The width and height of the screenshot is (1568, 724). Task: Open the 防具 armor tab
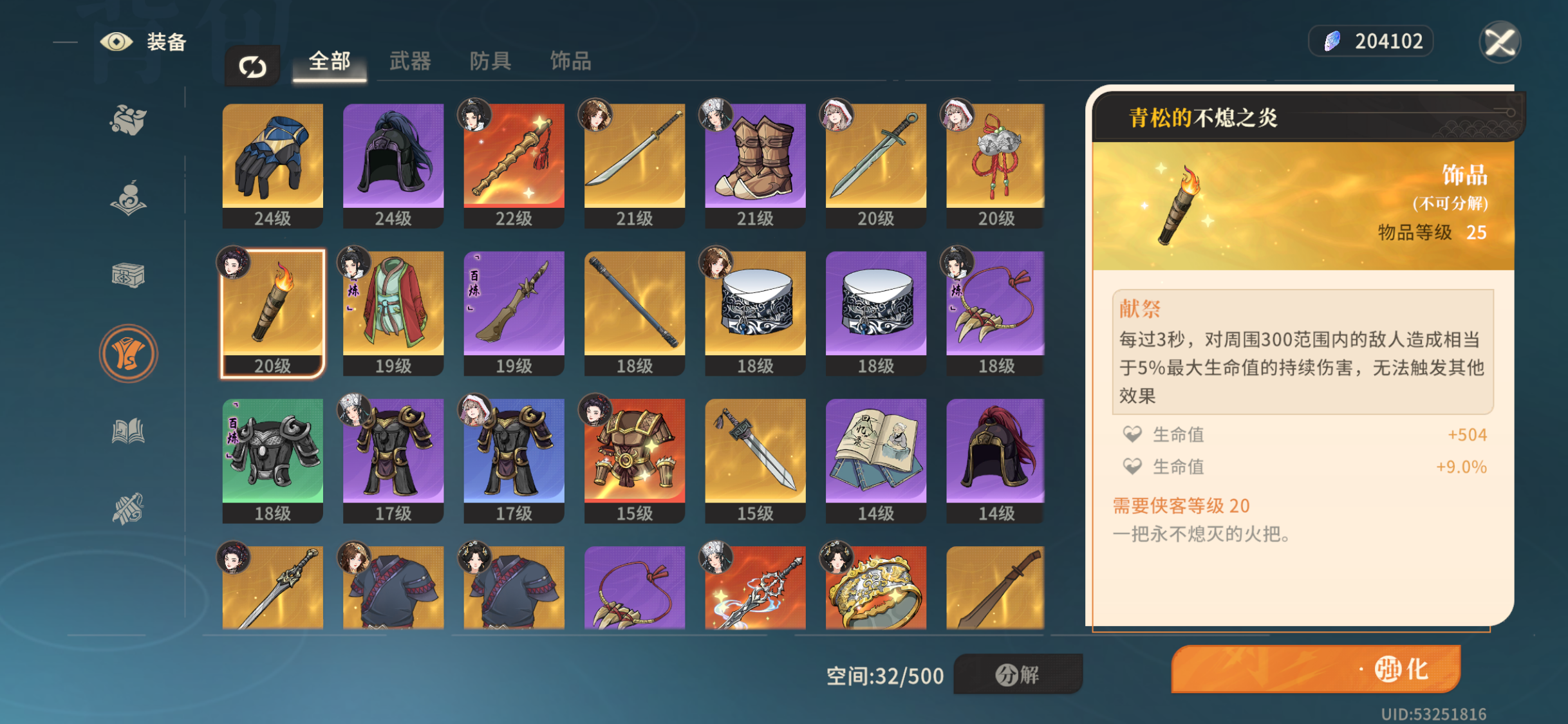pyautogui.click(x=490, y=62)
